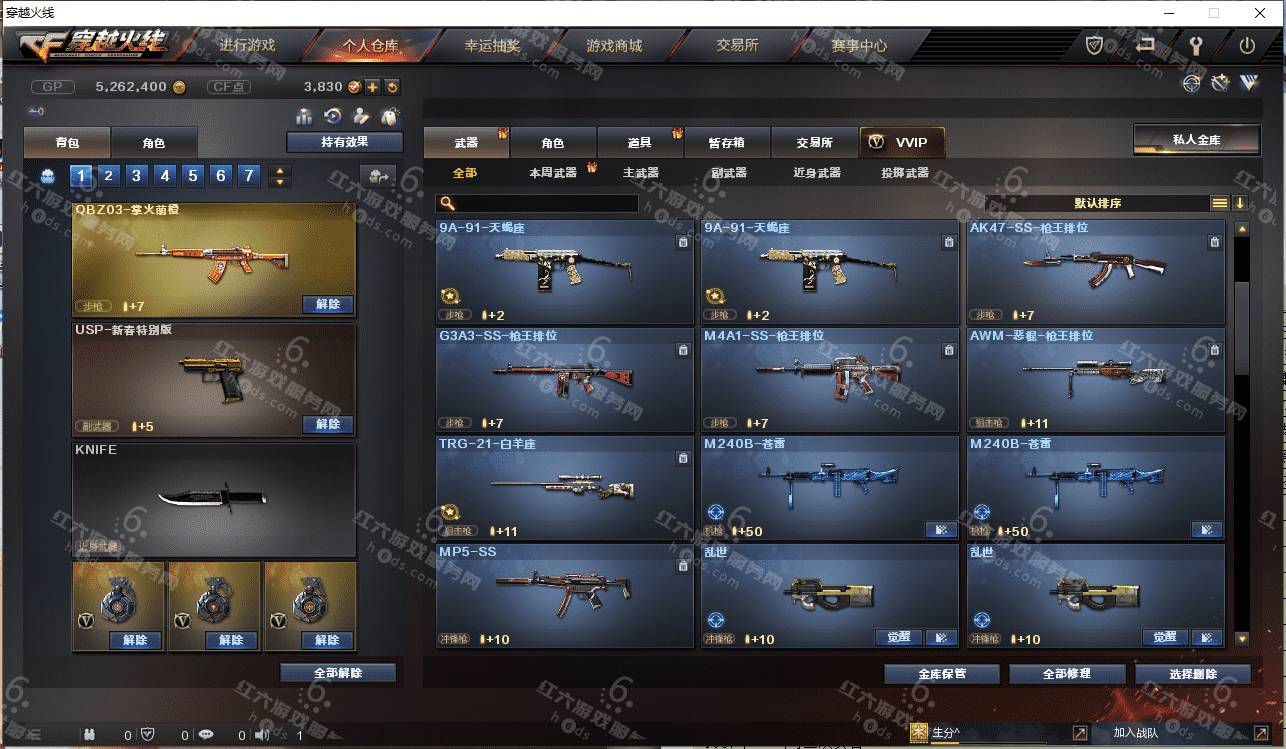Image resolution: width=1286 pixels, height=749 pixels.
Task: Go to 幸运抽奖 lucky draw
Action: pos(492,45)
